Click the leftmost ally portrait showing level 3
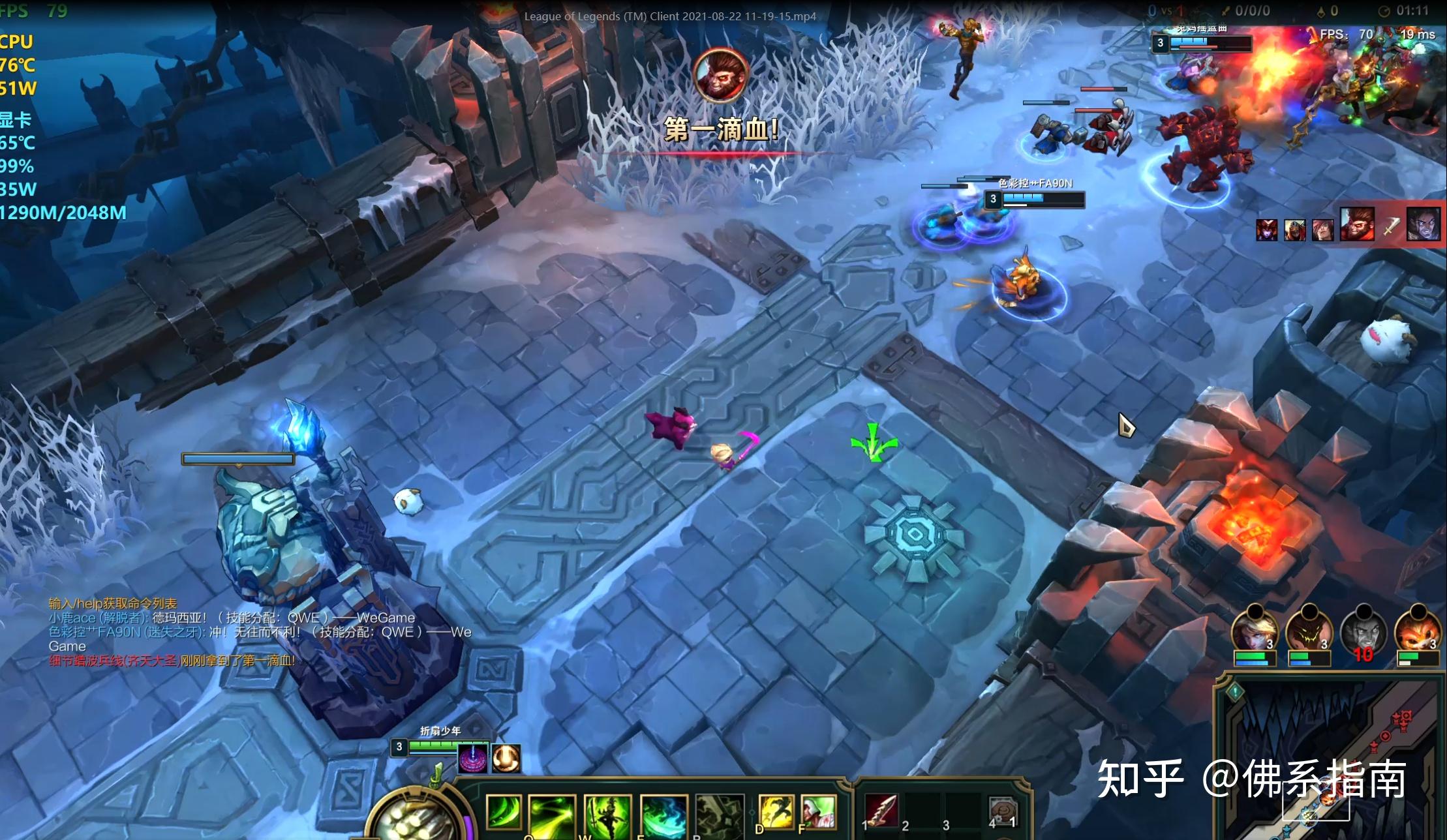Image resolution: width=1447 pixels, height=840 pixels. (x=1255, y=629)
